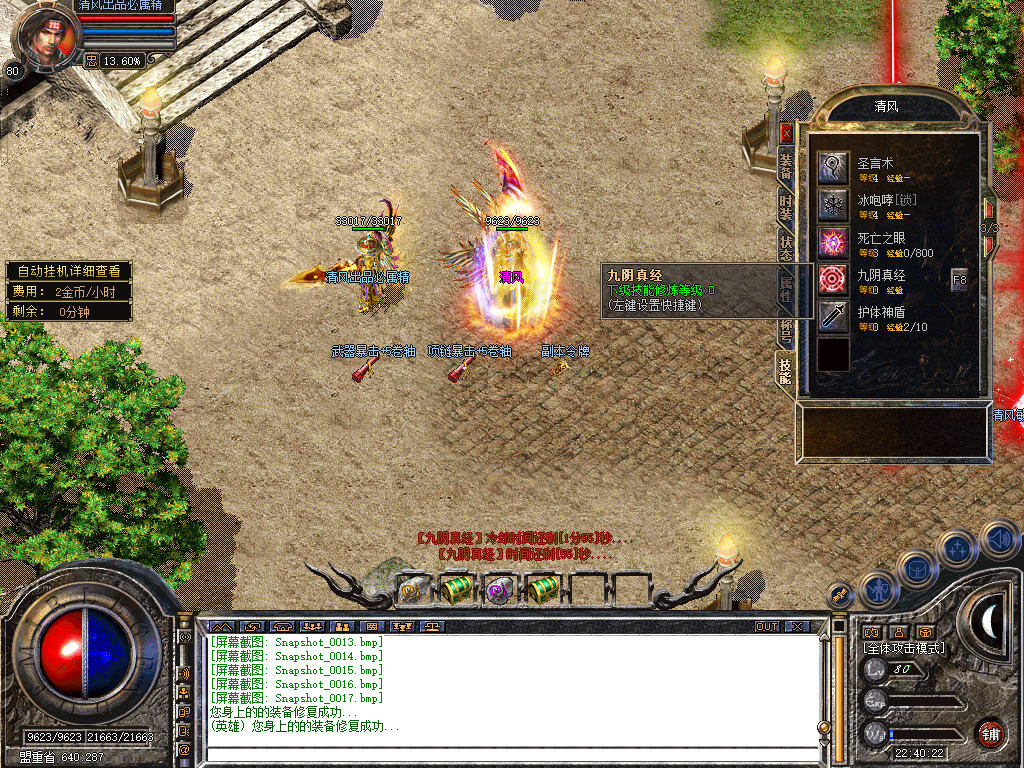Toggle the 全体攻击模式 attack mode label
The width and height of the screenshot is (1024, 768).
(x=904, y=648)
